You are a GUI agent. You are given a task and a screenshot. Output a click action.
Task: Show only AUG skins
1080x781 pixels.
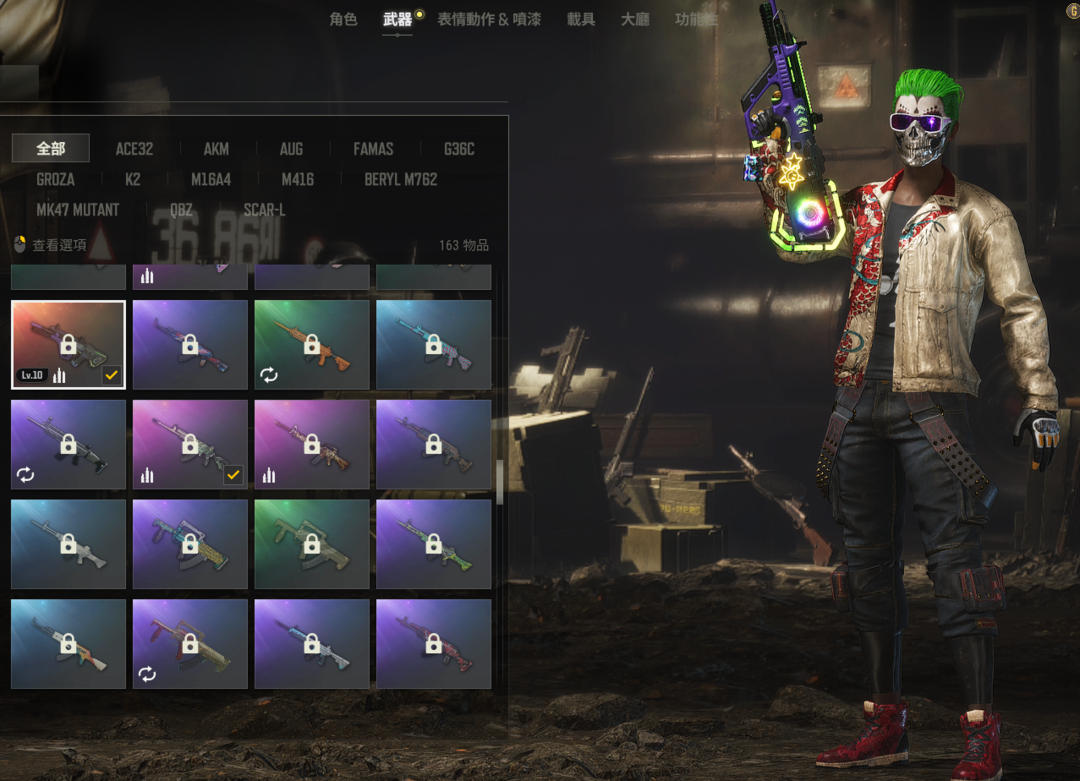[291, 149]
